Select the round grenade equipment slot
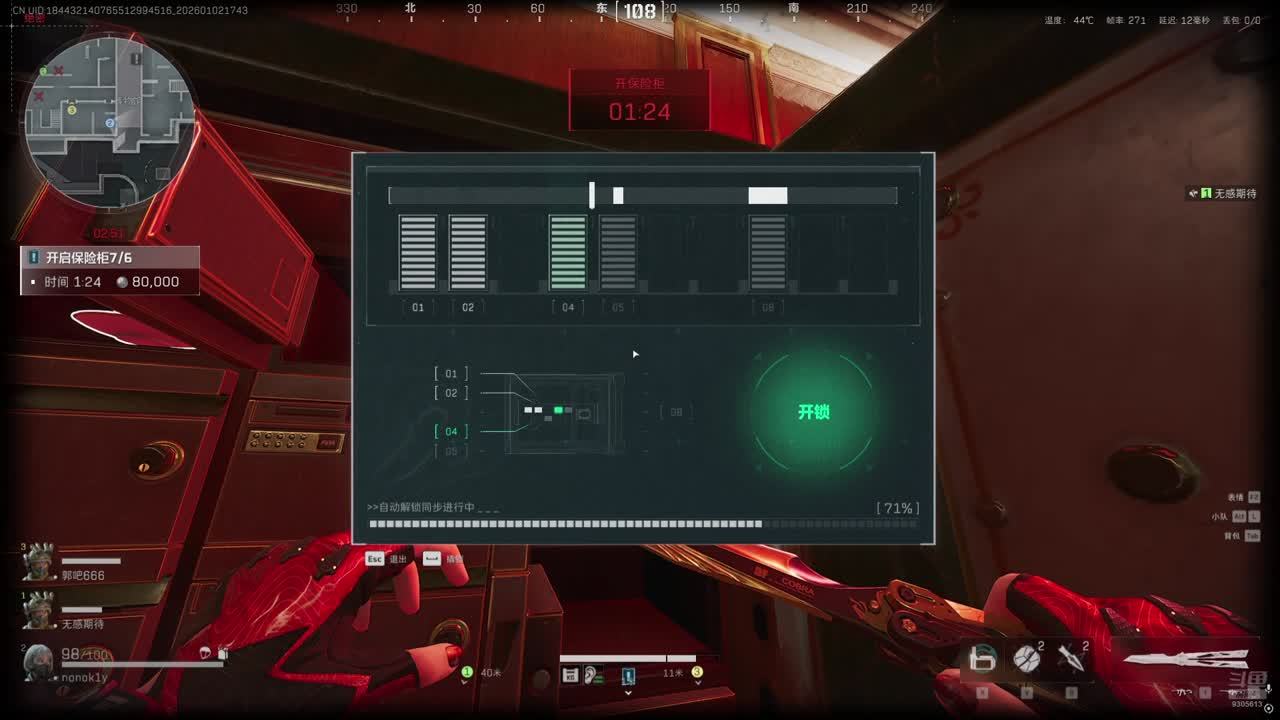 (1027, 659)
